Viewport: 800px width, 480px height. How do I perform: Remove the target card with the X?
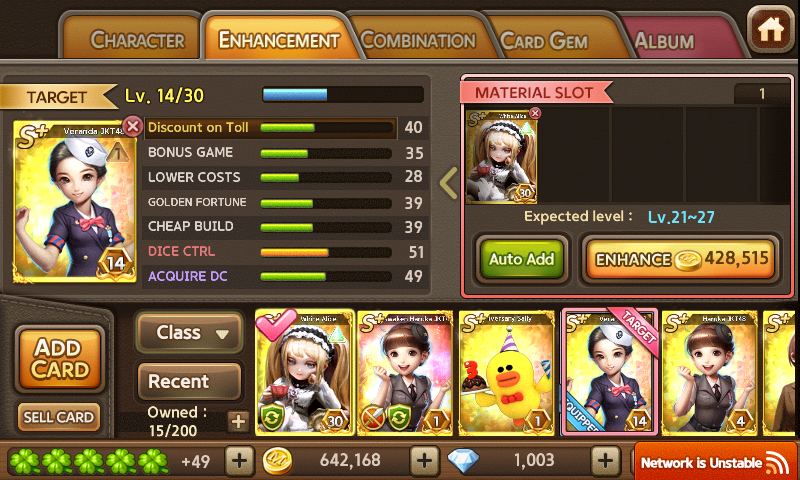[x=133, y=126]
